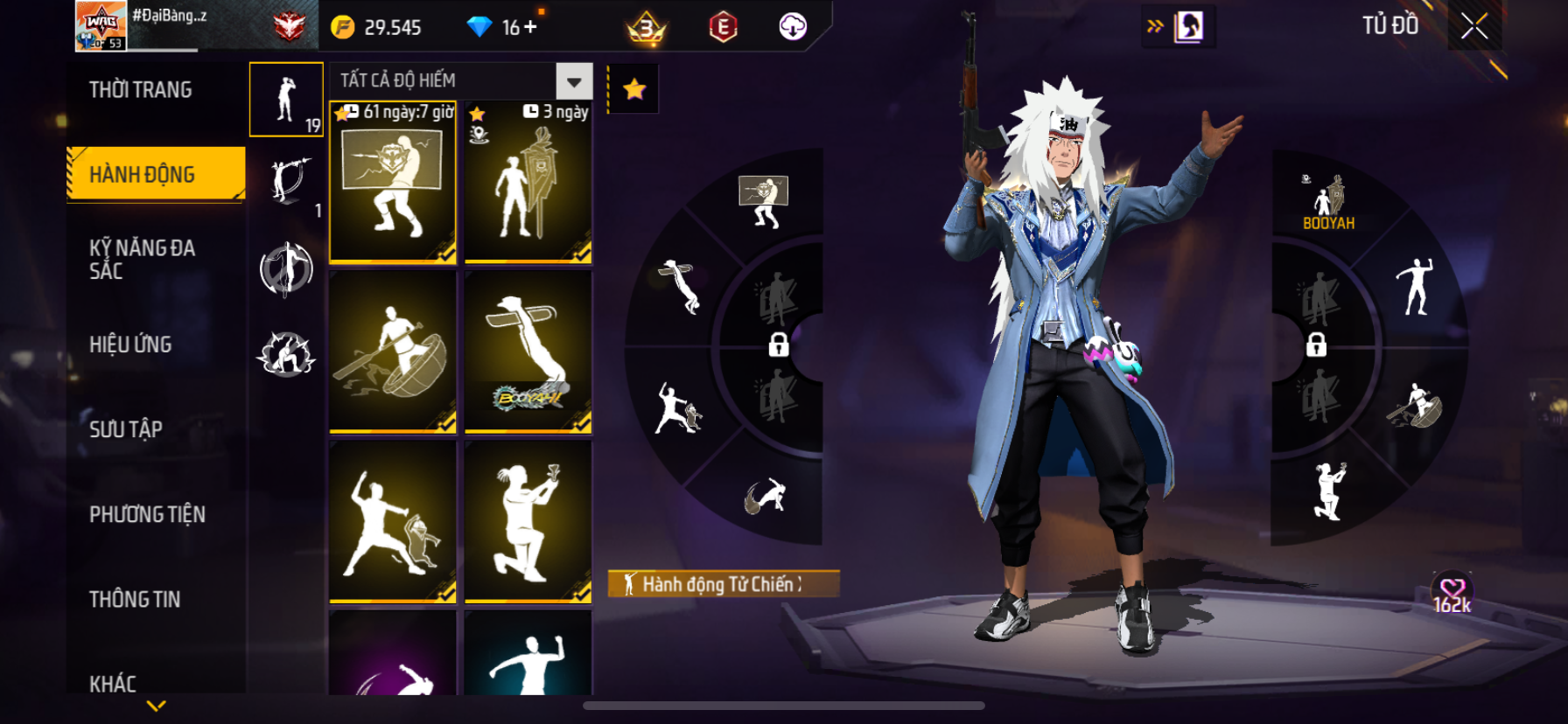Add diamonds with the plus button

pyautogui.click(x=530, y=27)
